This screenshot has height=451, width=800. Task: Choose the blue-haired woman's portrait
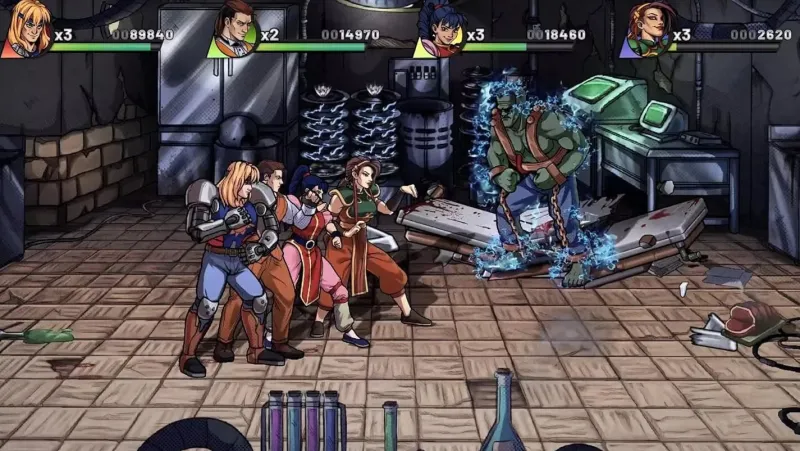[441, 28]
